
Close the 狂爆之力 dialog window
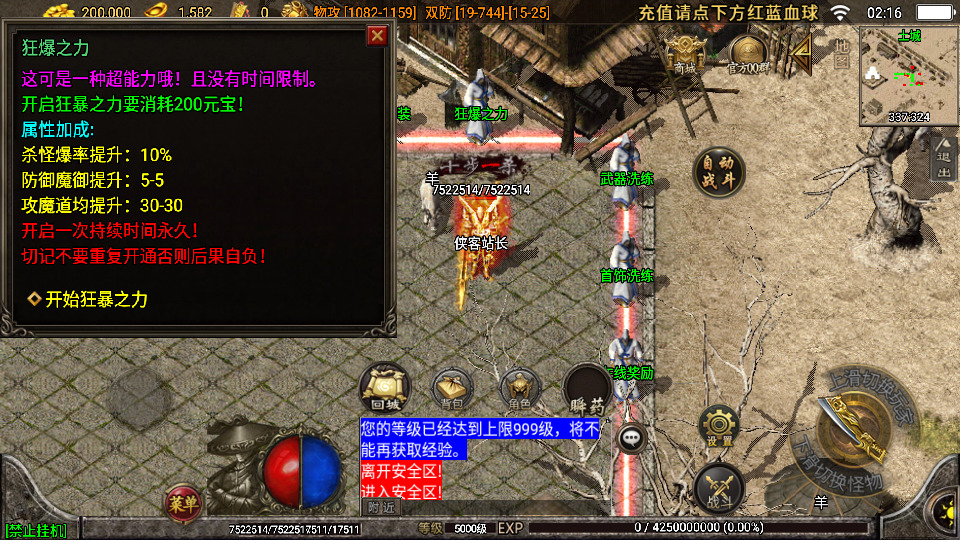[377, 36]
